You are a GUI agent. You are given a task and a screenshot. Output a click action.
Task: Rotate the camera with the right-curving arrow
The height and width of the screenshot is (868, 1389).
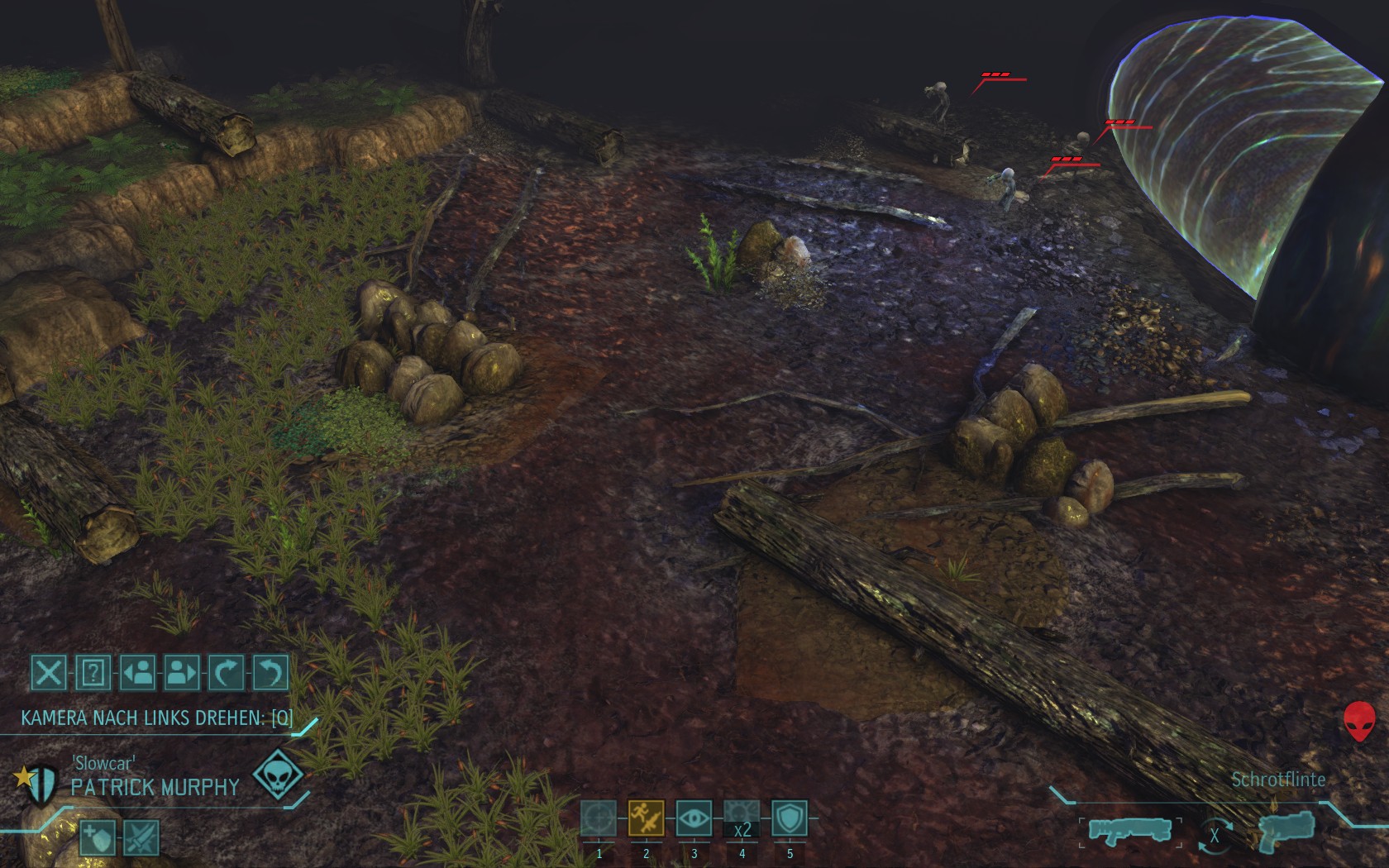(x=227, y=673)
